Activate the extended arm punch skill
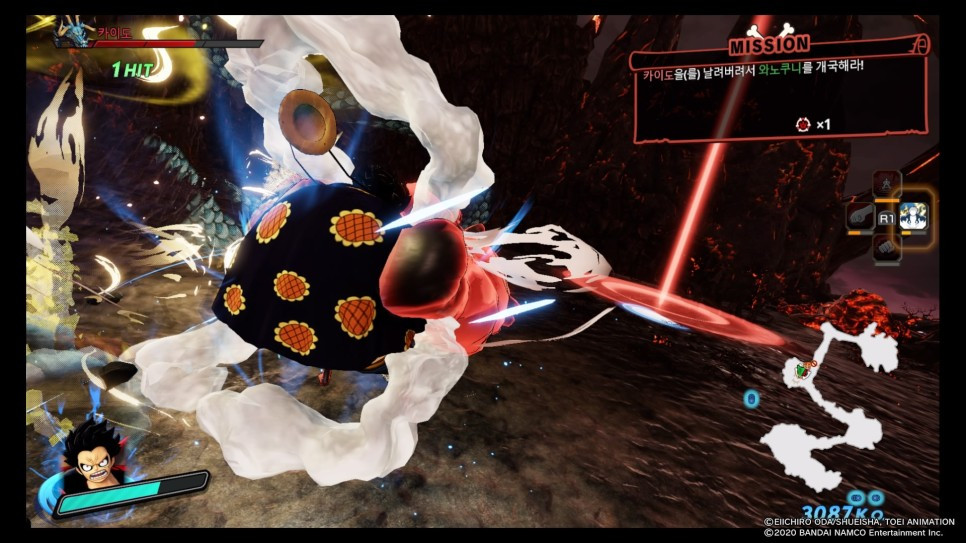The image size is (966, 543). (860, 216)
